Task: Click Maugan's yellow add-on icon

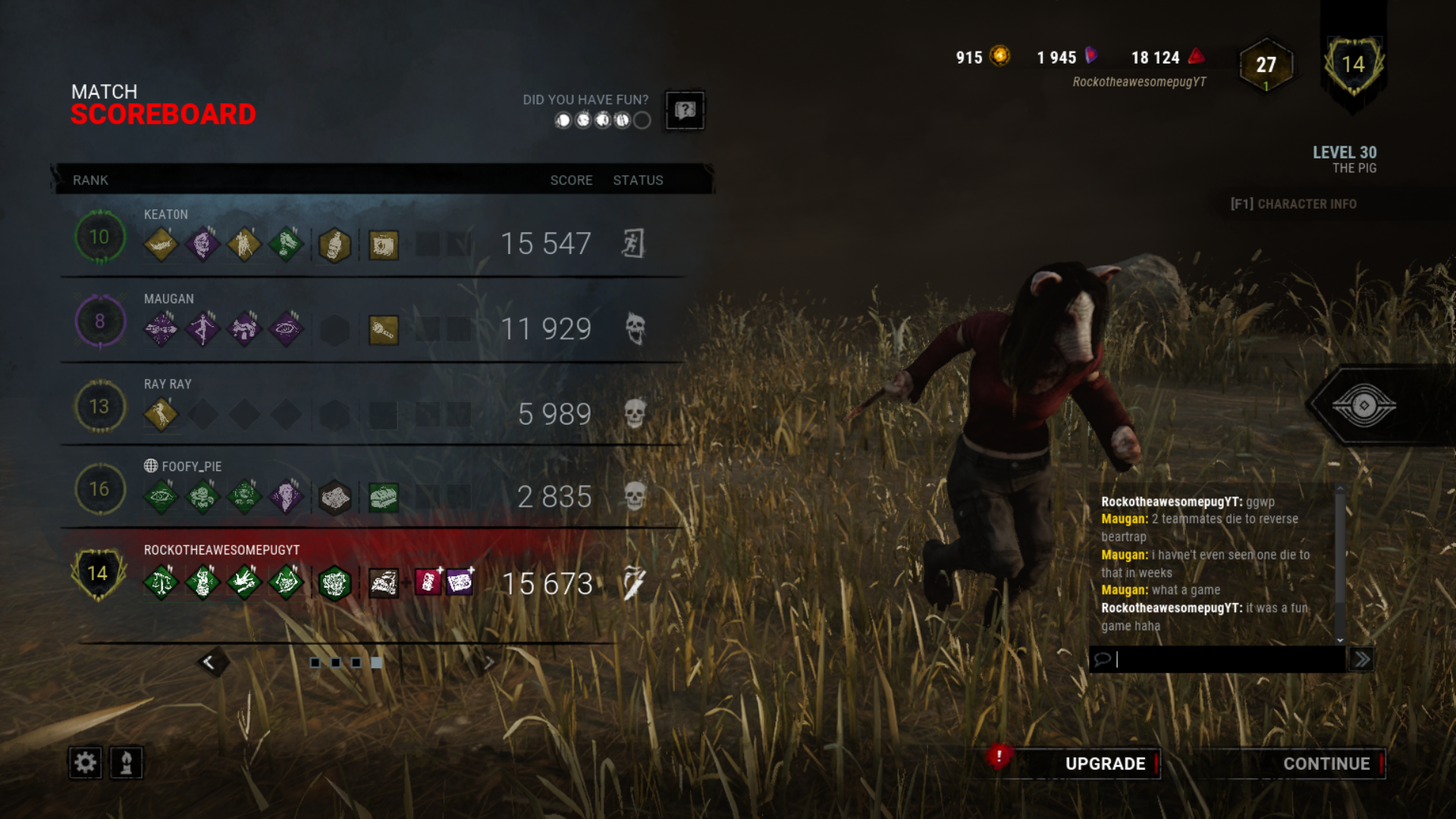Action: (384, 329)
